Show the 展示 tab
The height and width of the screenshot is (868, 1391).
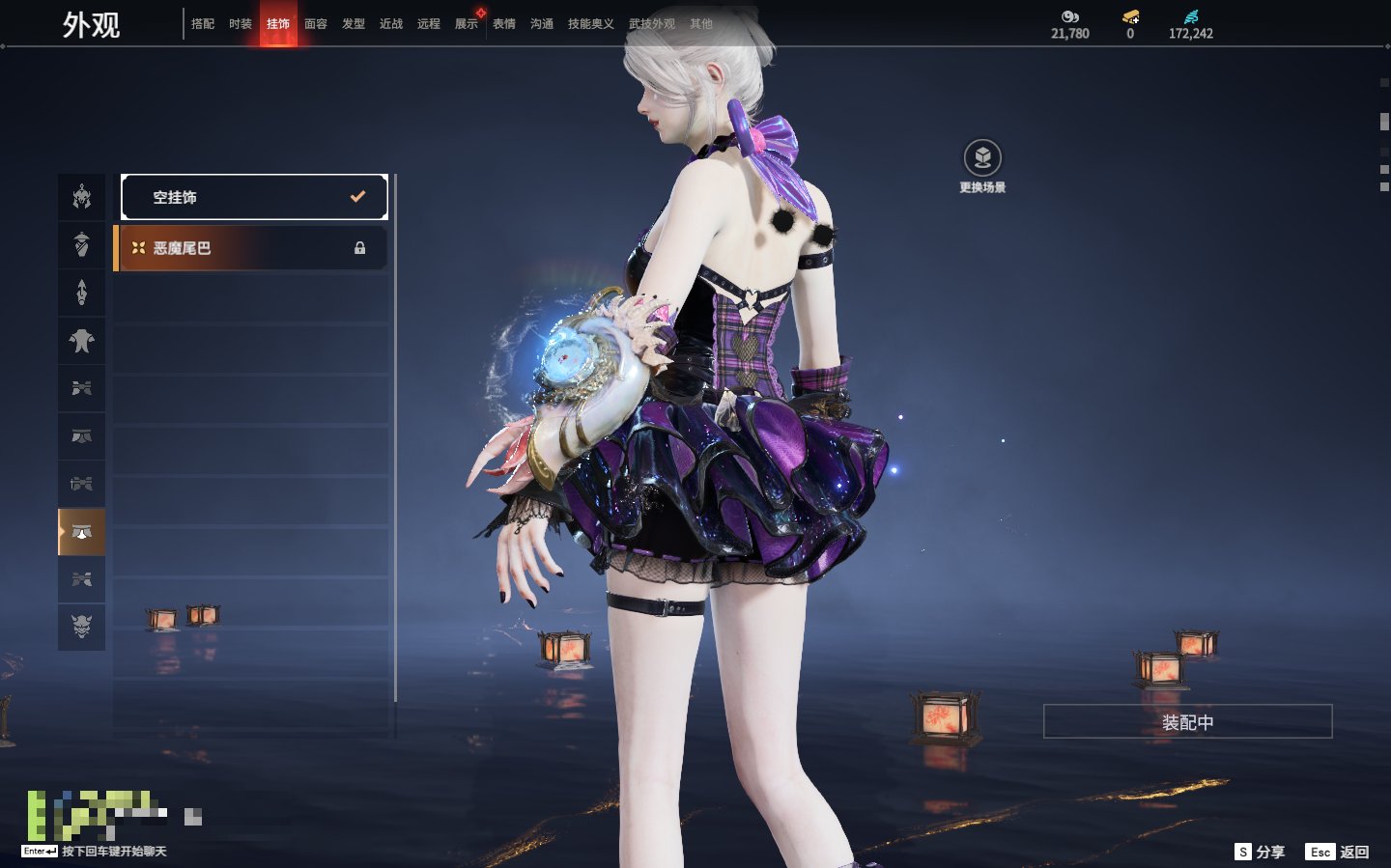467,24
